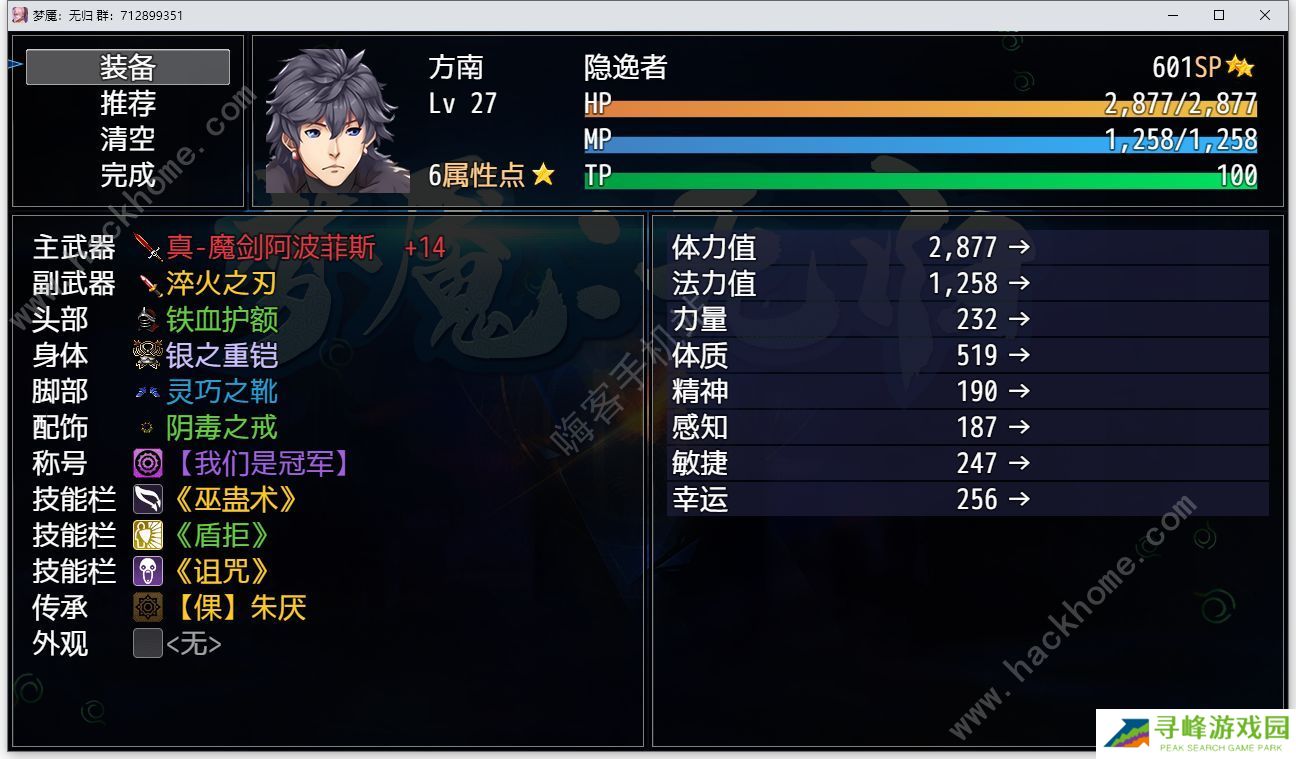Image resolution: width=1296 pixels, height=759 pixels.
Task: Select the 巫蛊术 skill slot icon
Action: (x=147, y=499)
